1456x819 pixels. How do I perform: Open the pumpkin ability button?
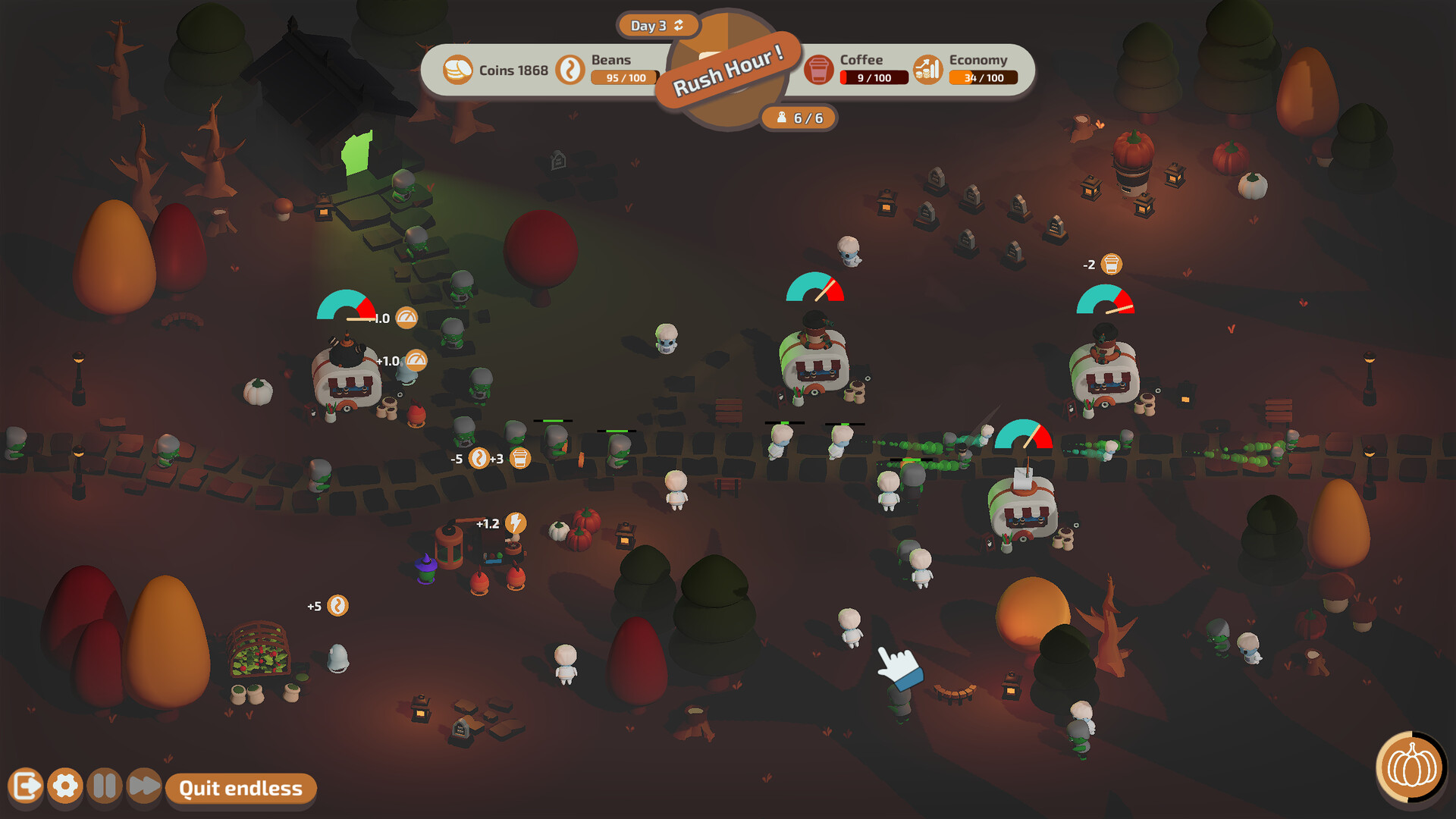point(1411,767)
